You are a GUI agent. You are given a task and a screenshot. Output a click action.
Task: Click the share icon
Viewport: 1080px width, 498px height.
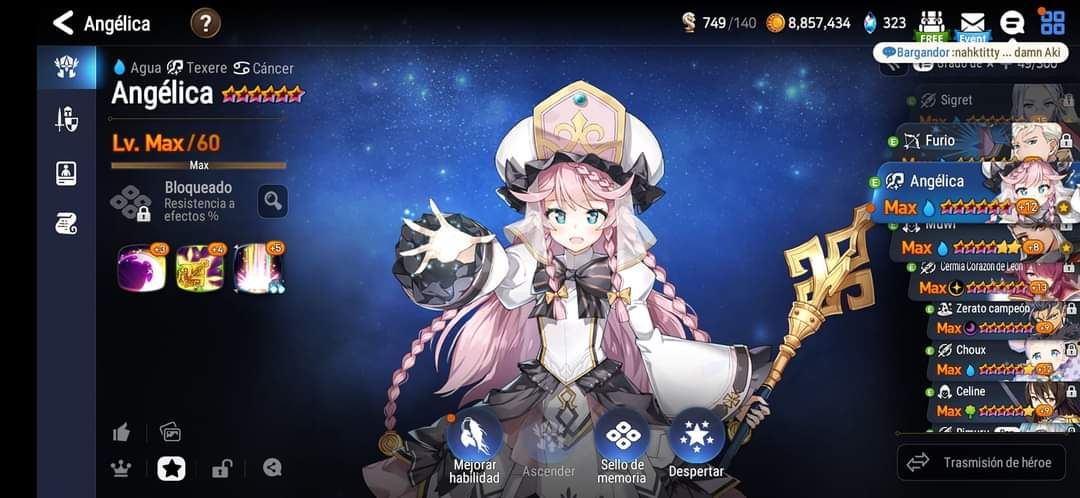[272, 467]
